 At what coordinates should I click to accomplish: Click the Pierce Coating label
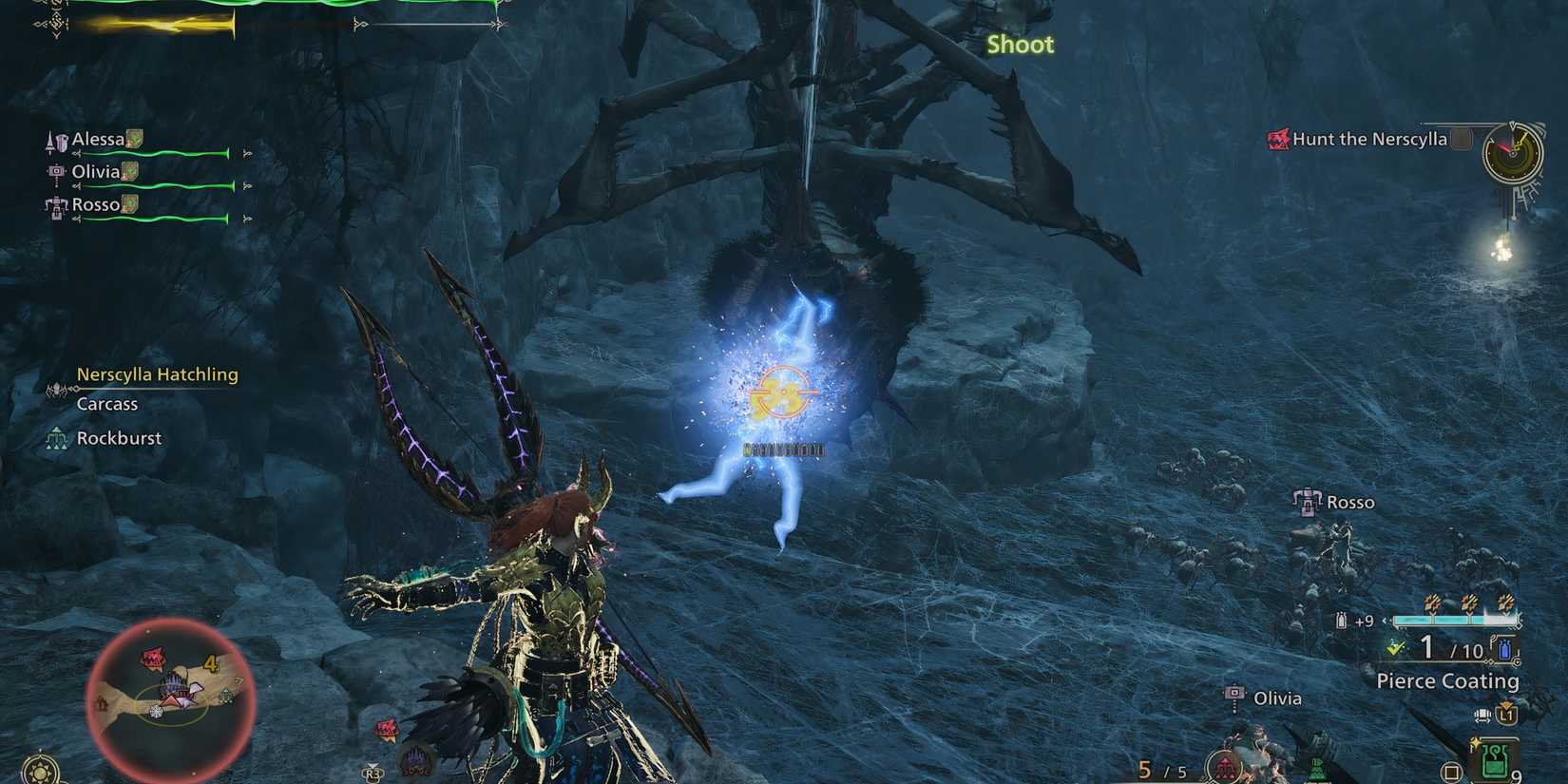(1448, 680)
